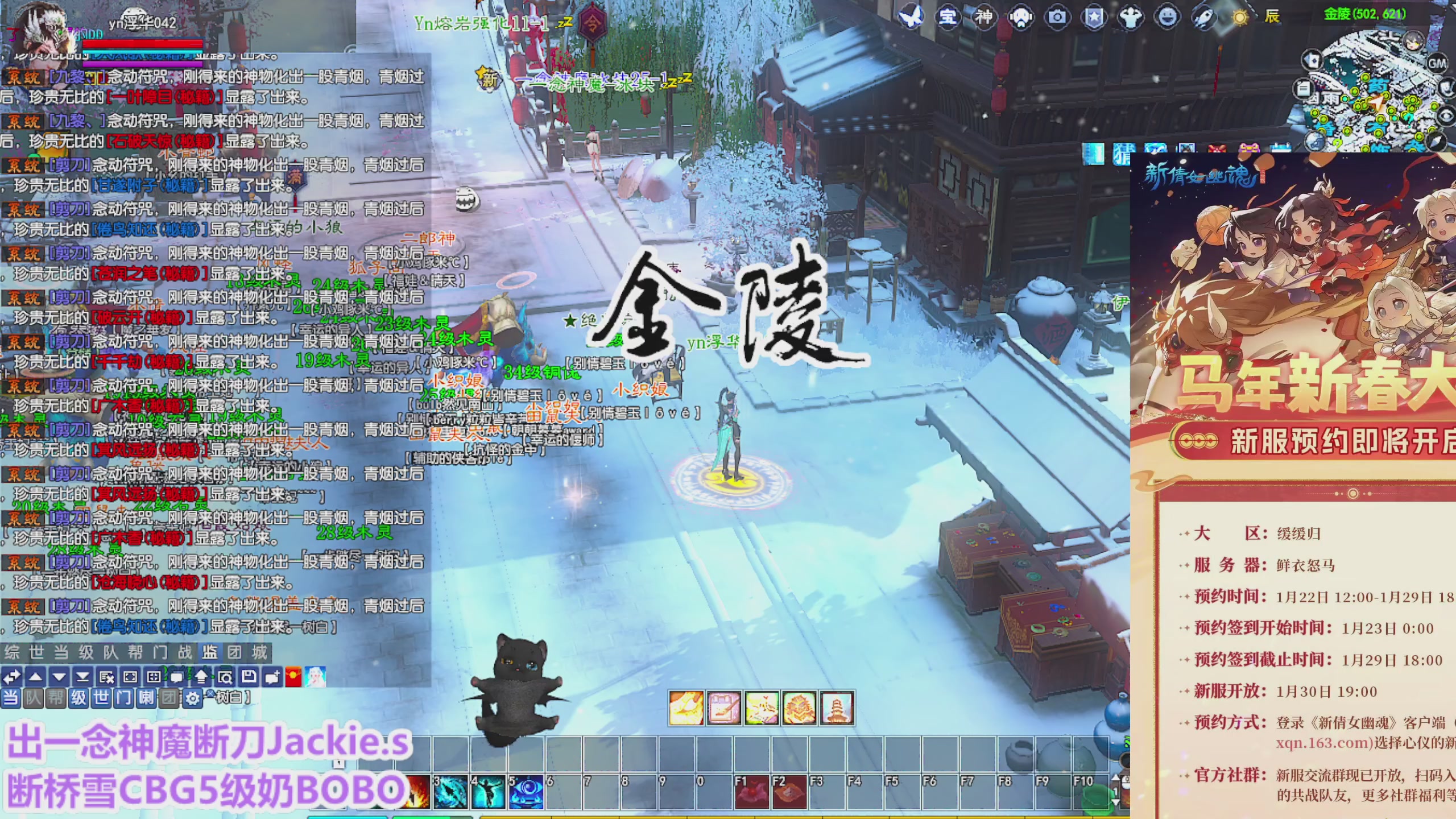
Task: Switch to the 世 world chat tab
Action: coord(36,652)
